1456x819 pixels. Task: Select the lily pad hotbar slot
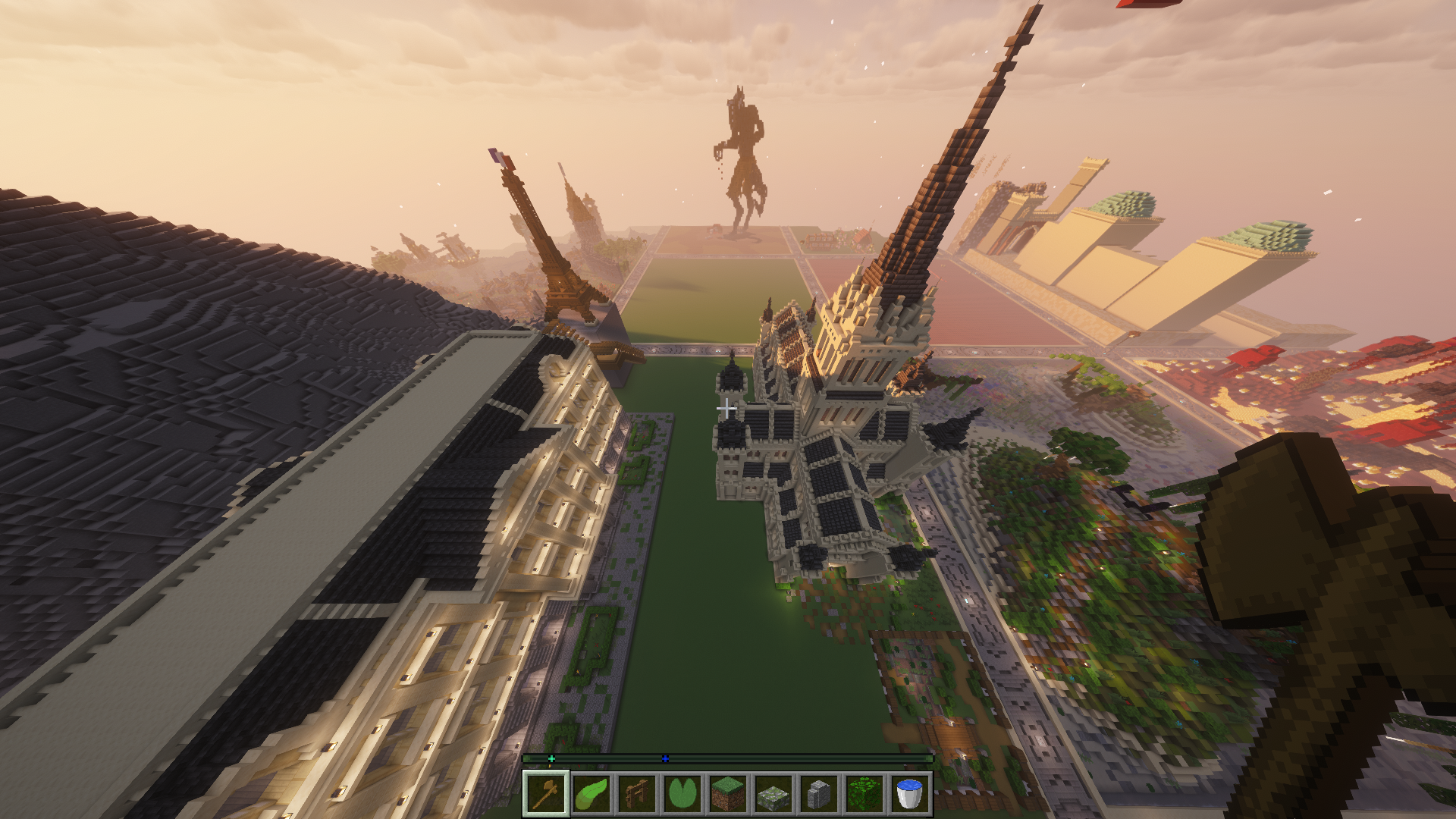682,794
